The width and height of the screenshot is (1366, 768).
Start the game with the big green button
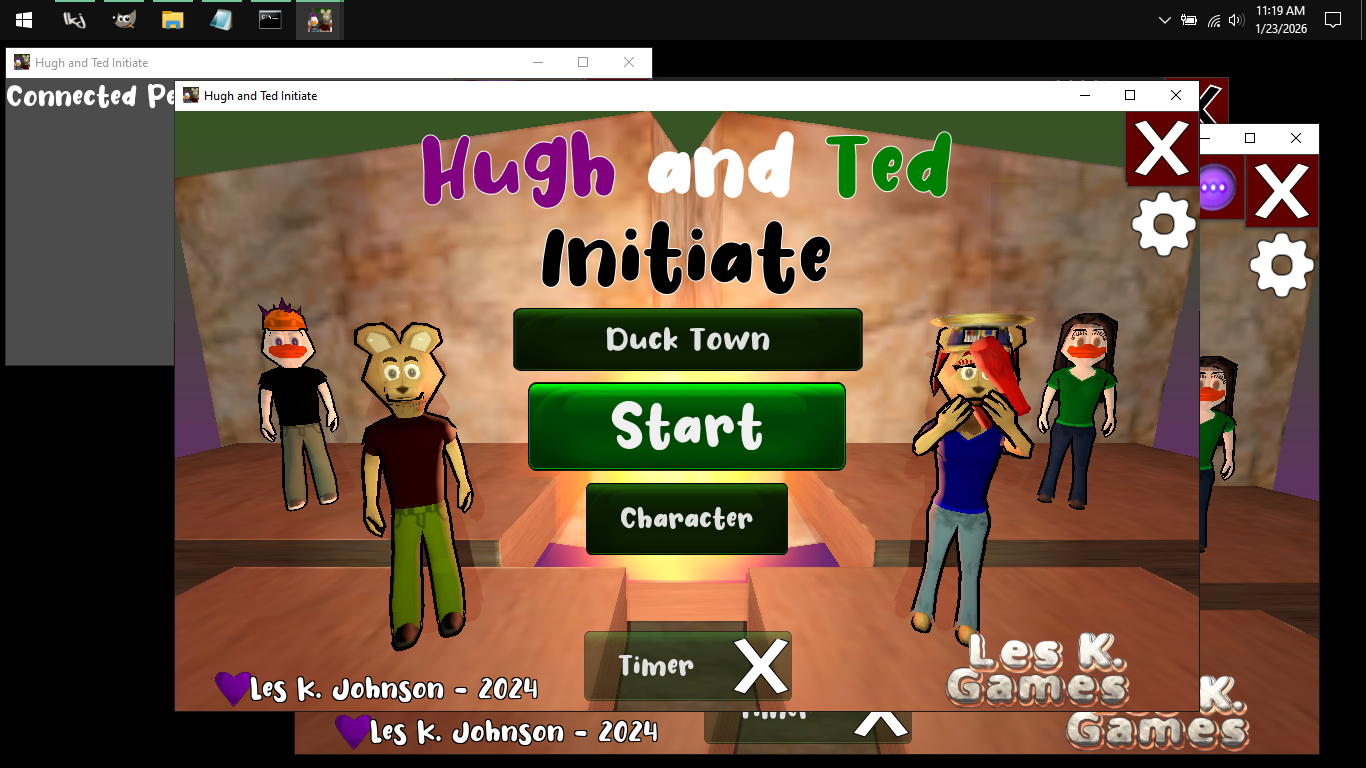pos(687,427)
